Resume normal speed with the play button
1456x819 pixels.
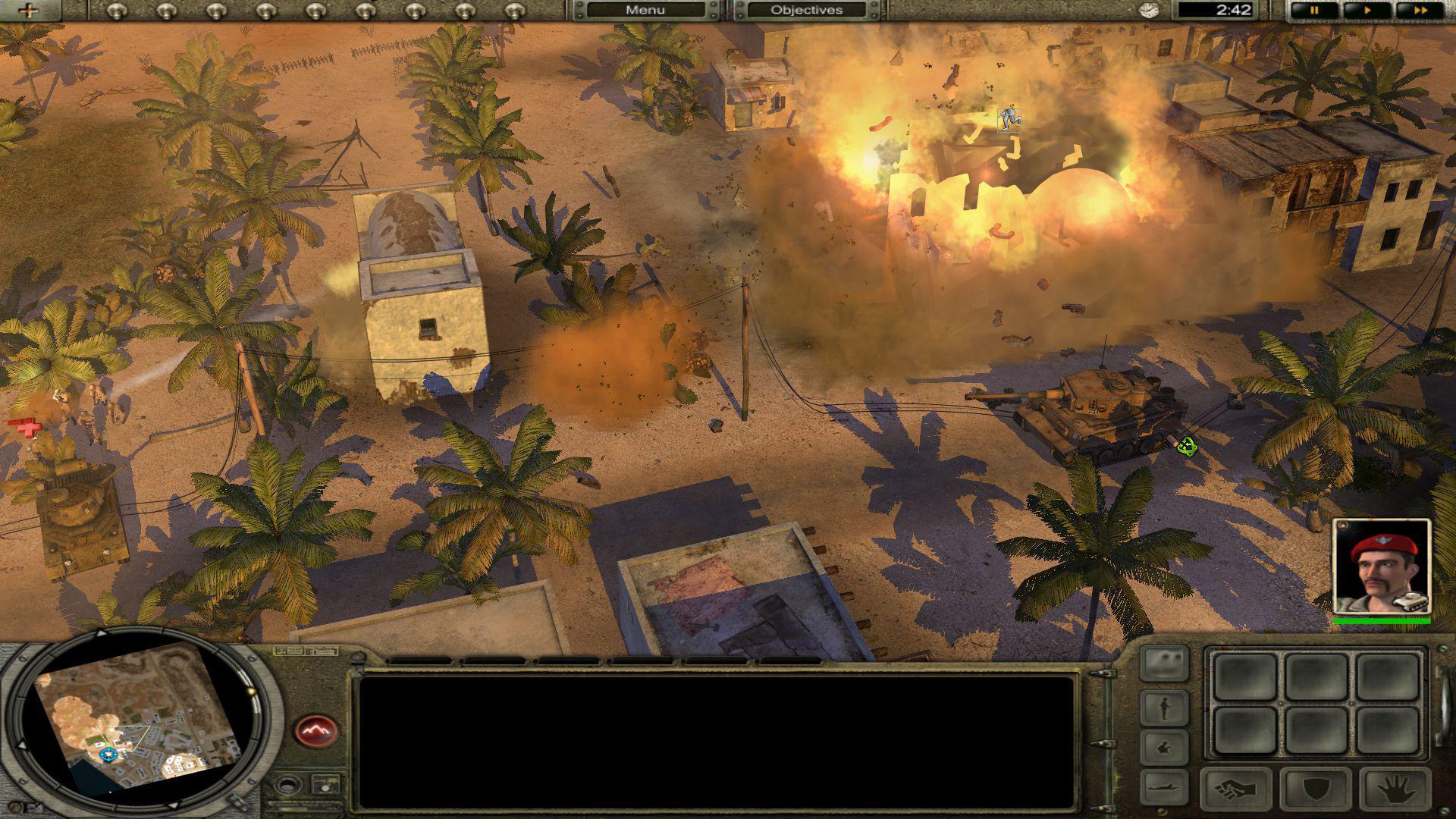point(1368,11)
